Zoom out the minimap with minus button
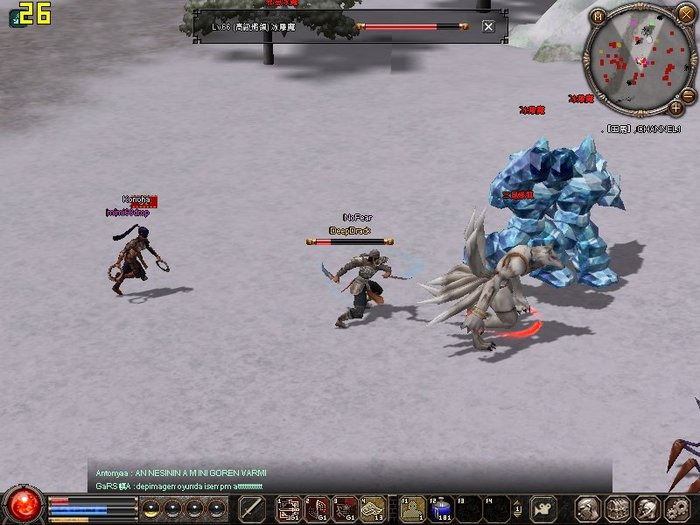The height and width of the screenshot is (525, 700). pos(688,94)
